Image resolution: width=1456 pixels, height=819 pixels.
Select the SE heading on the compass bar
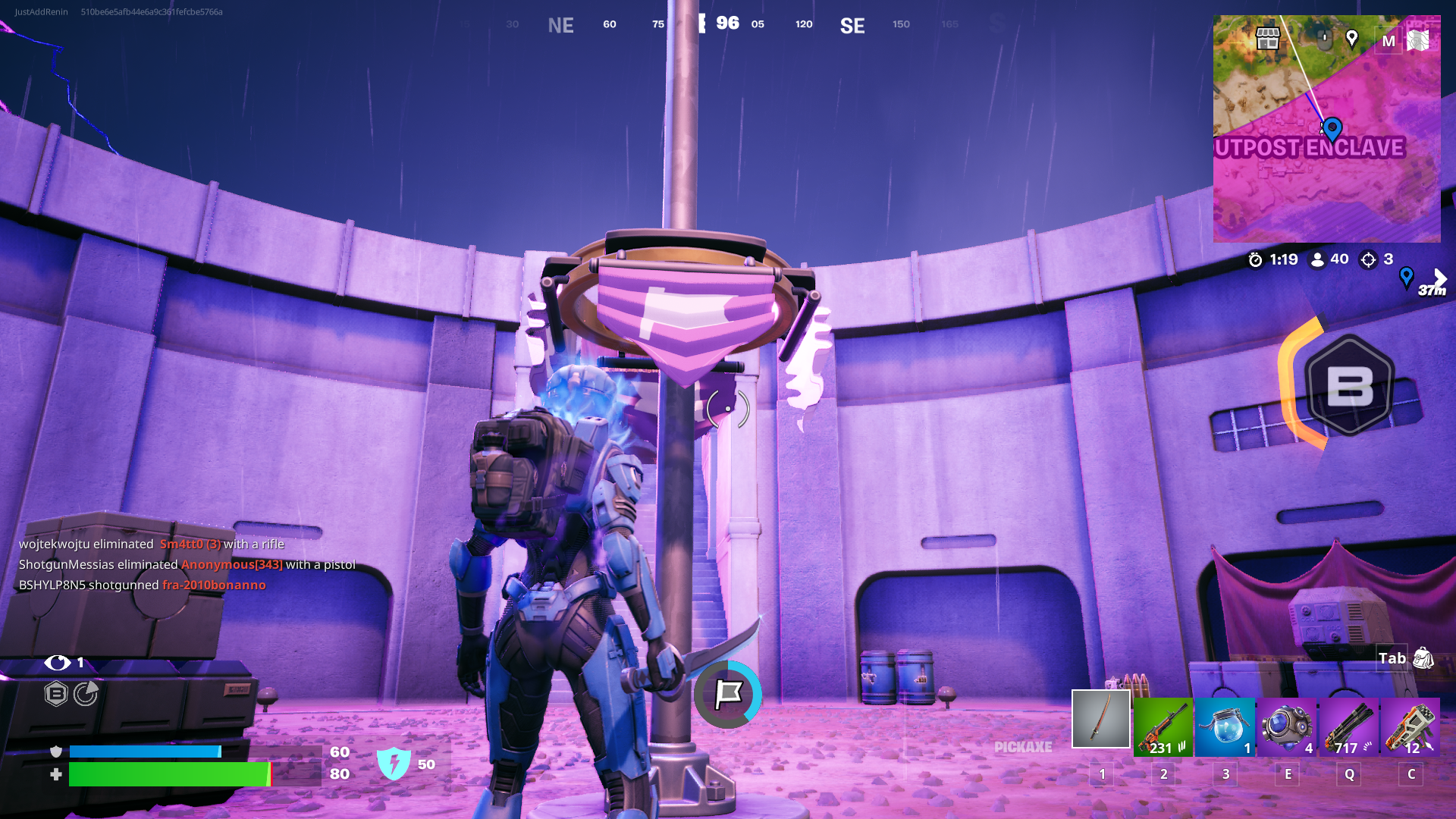(x=852, y=25)
